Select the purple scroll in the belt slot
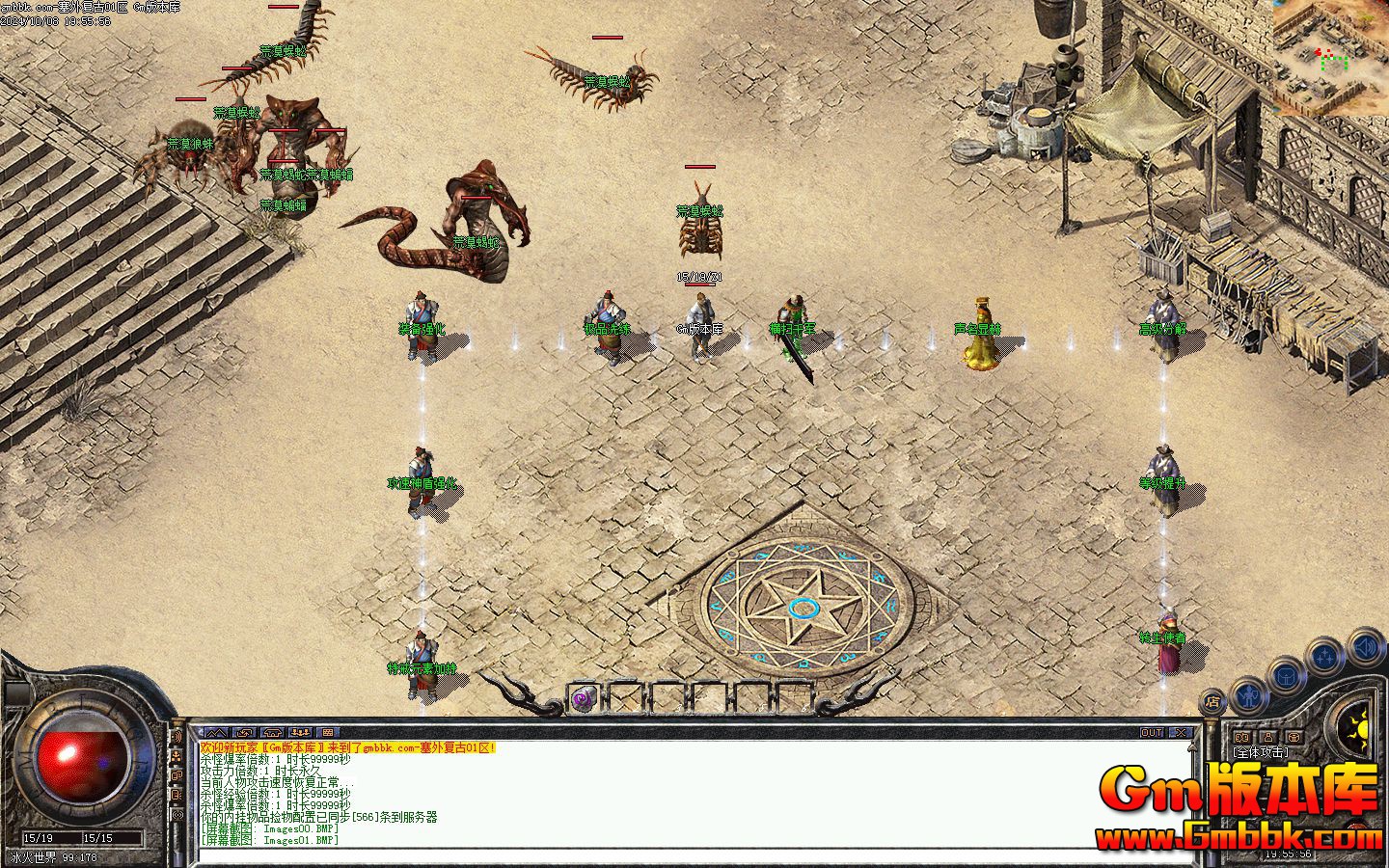The image size is (1389, 868). pyautogui.click(x=583, y=699)
